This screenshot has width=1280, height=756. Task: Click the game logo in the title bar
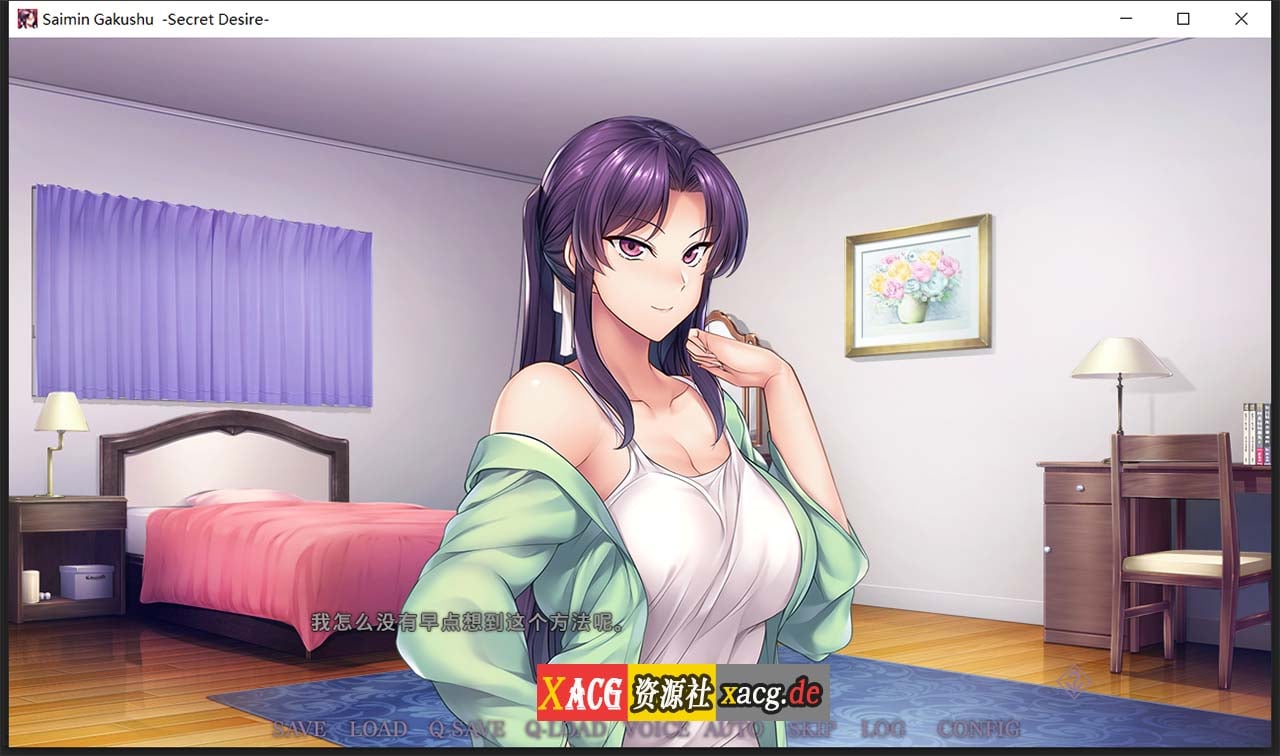click(x=26, y=18)
